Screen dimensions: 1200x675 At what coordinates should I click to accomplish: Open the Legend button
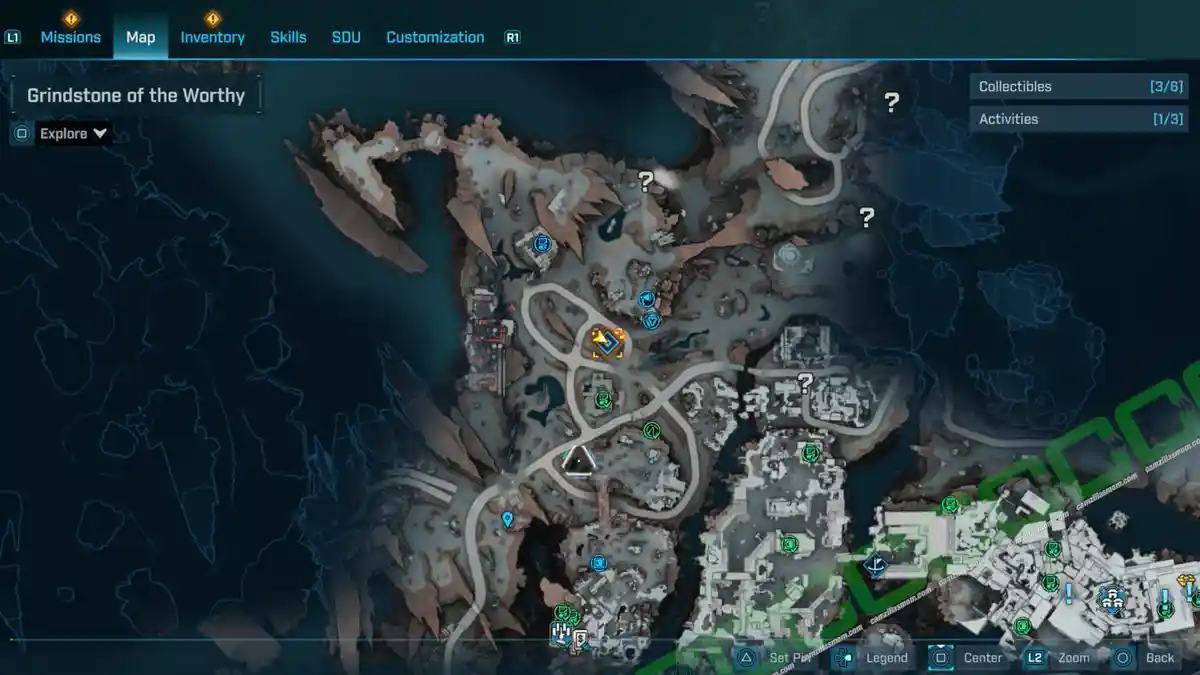click(875, 657)
